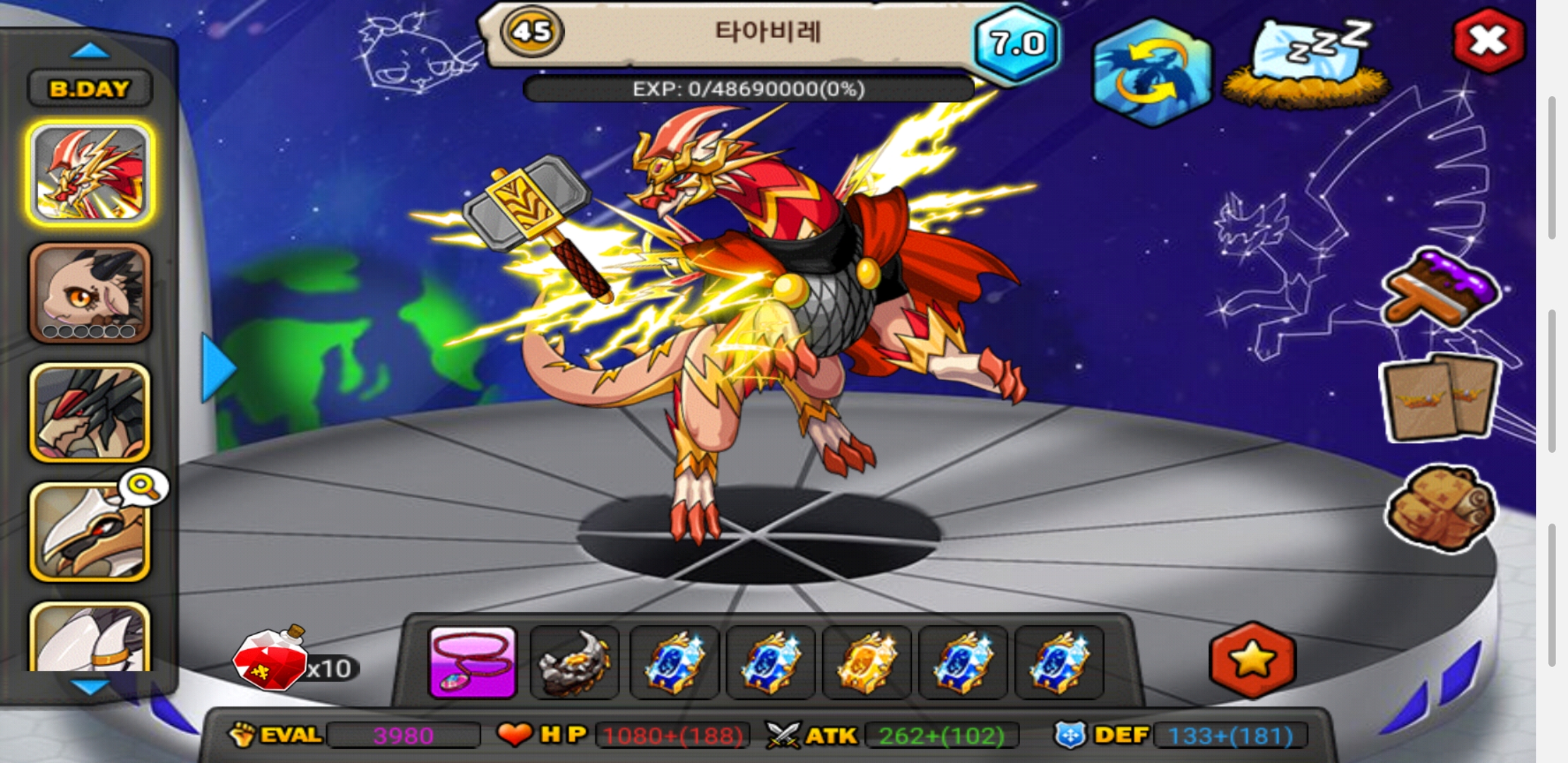The height and width of the screenshot is (763, 1568).
Task: Pick the black-armored dragon portrait
Action: pos(90,413)
